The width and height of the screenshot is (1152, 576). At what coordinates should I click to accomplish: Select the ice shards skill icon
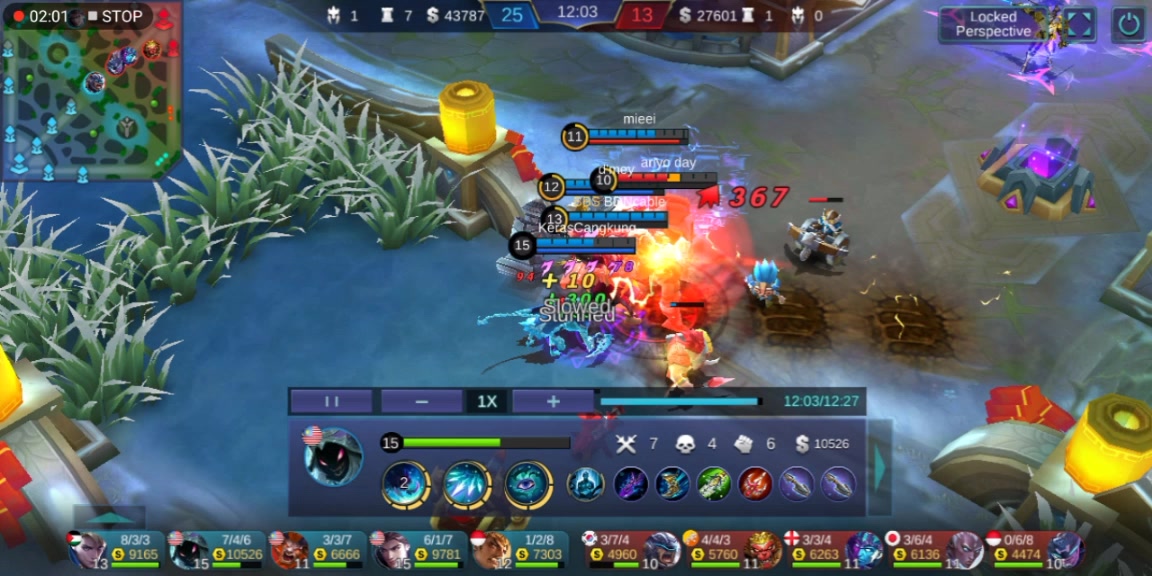(x=467, y=485)
